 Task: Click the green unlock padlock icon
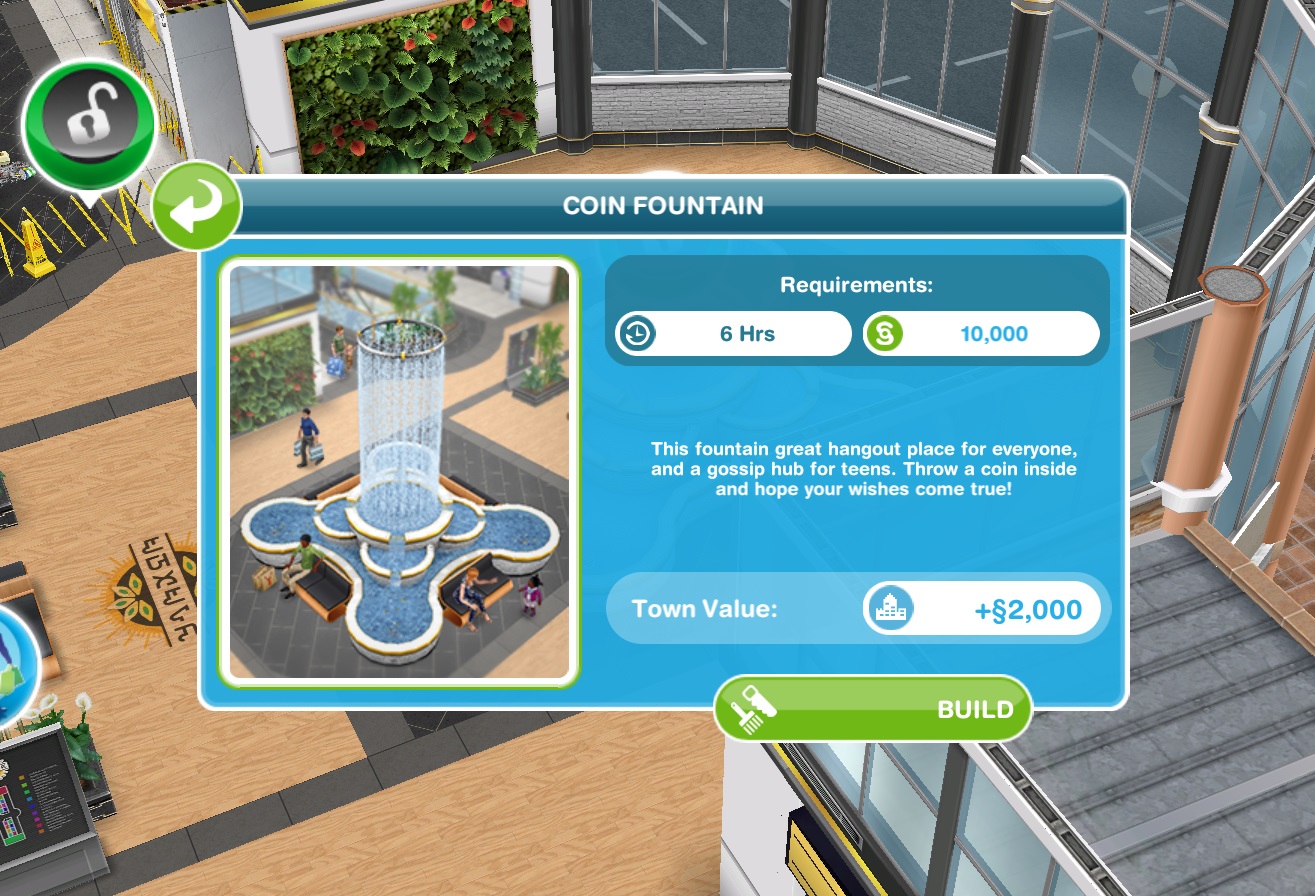pos(88,120)
